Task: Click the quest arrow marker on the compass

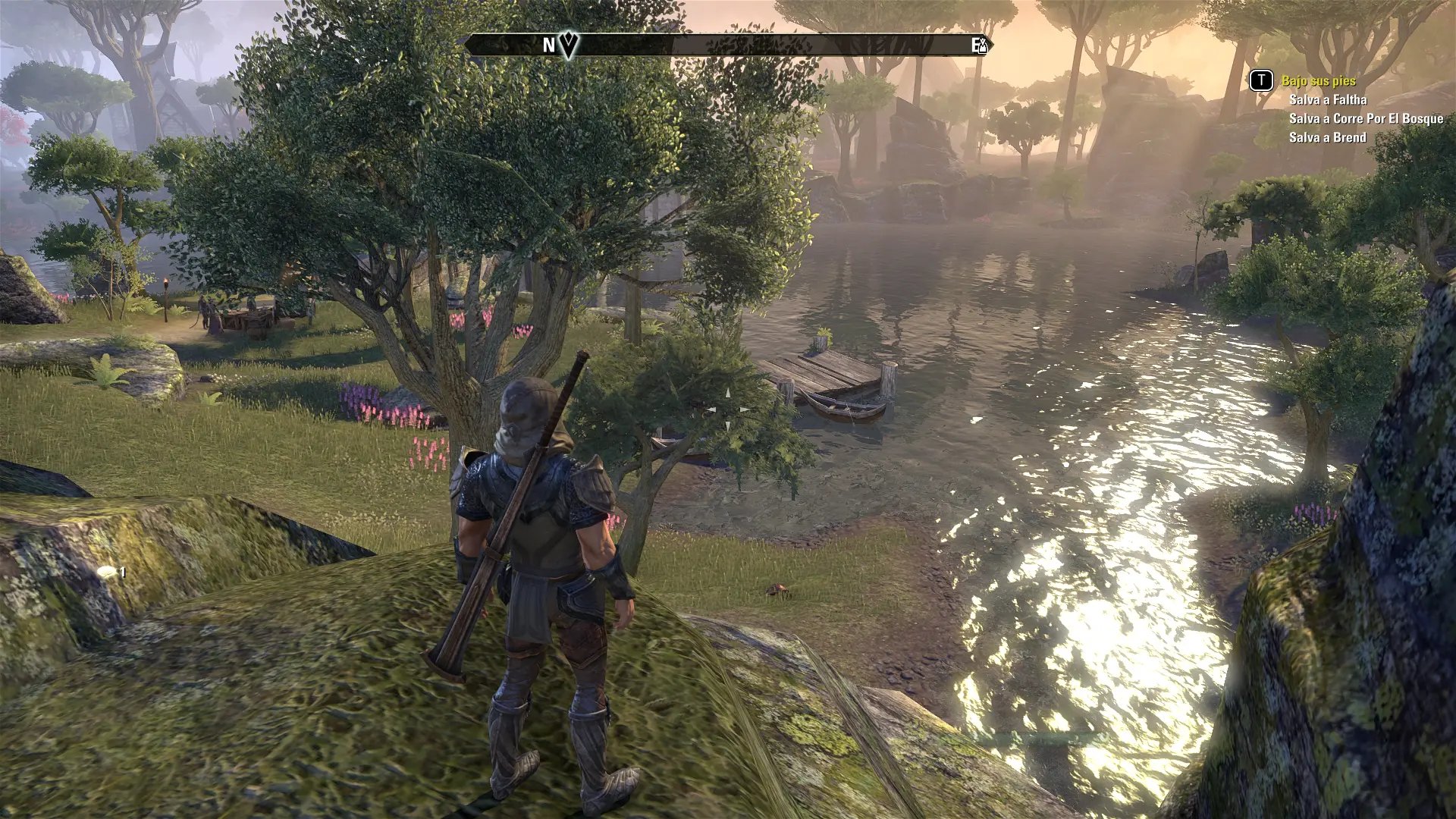Action: (x=569, y=45)
